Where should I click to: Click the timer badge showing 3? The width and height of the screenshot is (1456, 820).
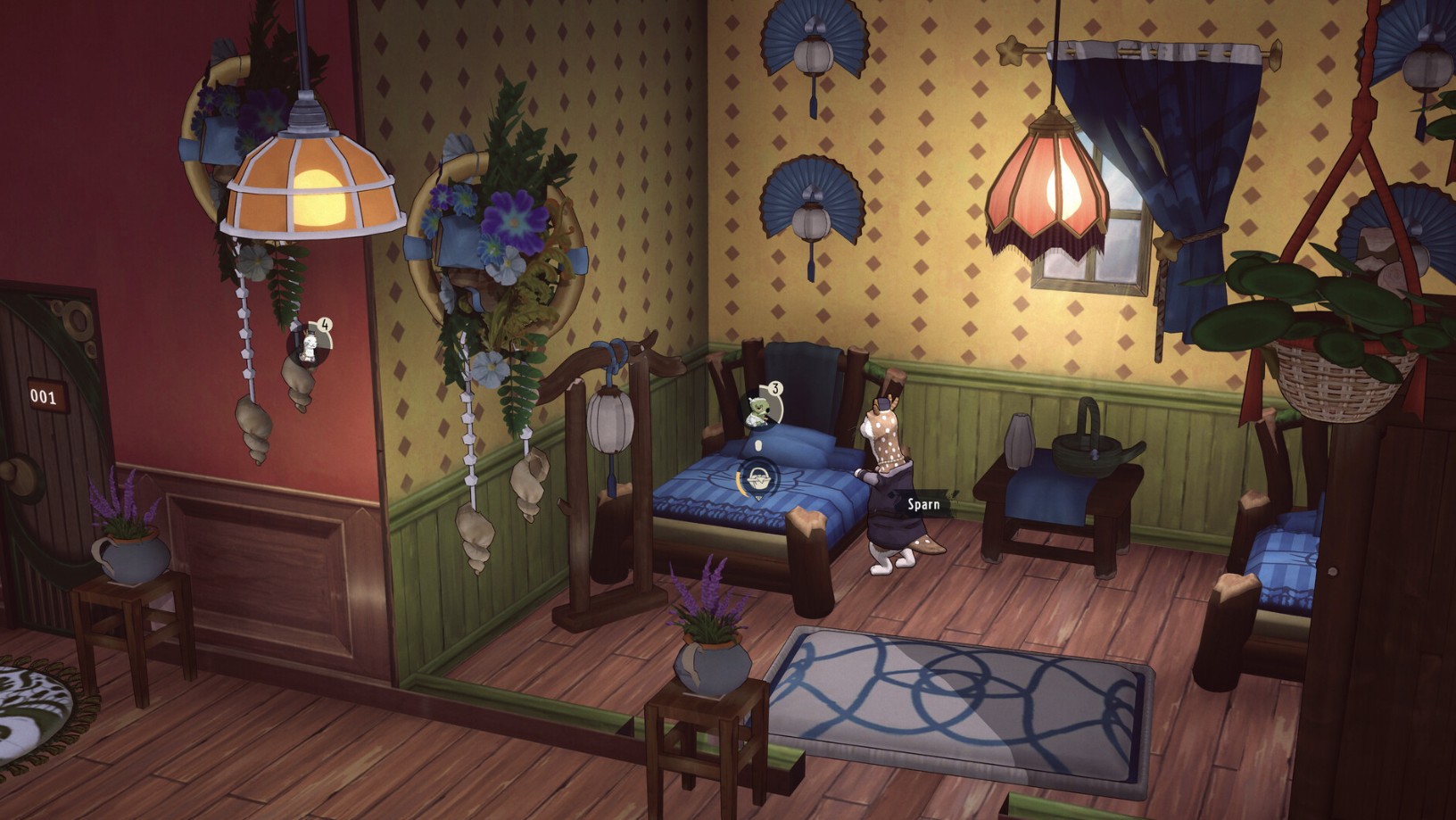775,387
